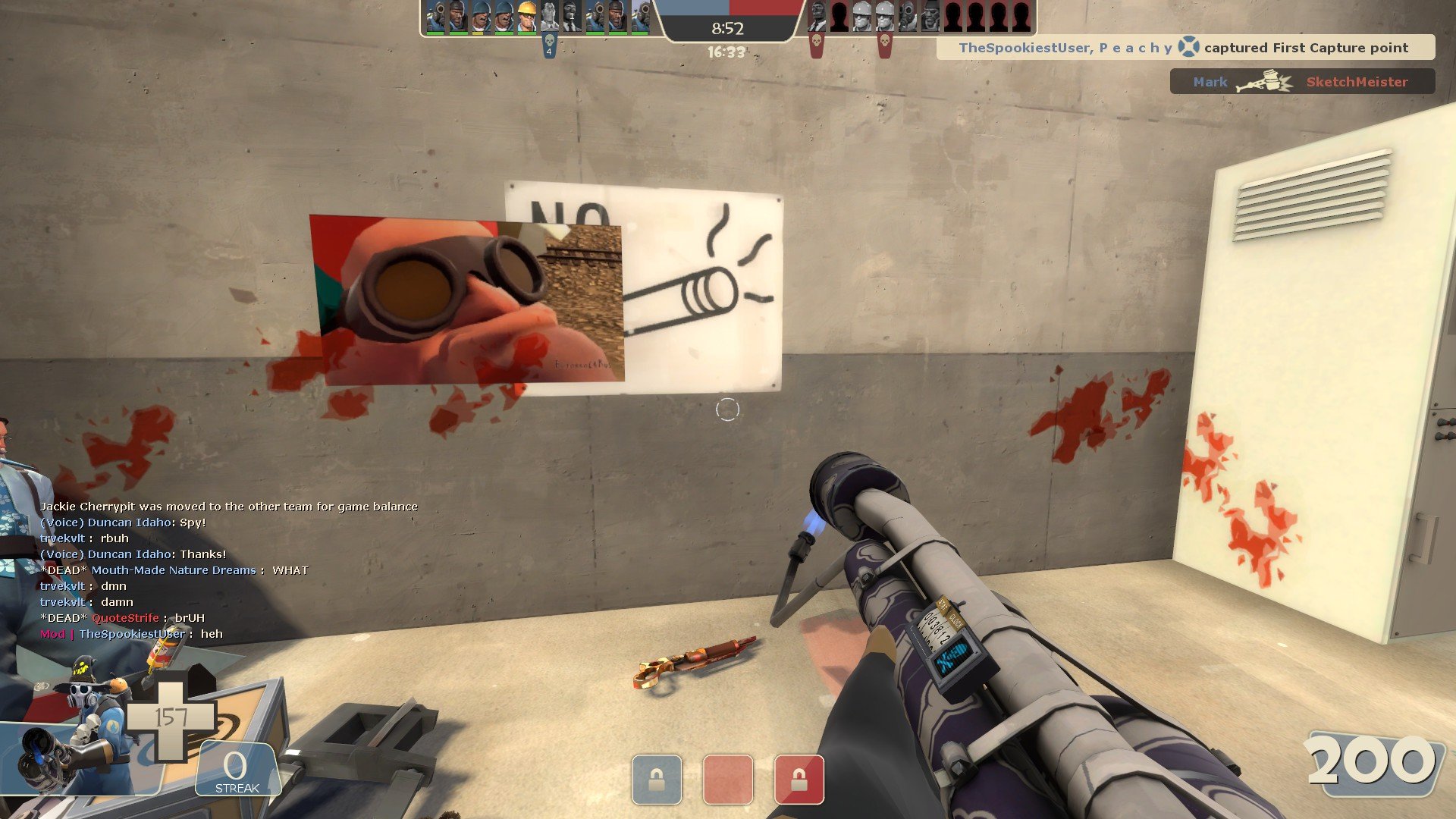
Task: Click the Jackie Cherrypit team balance message
Action: click(x=228, y=507)
